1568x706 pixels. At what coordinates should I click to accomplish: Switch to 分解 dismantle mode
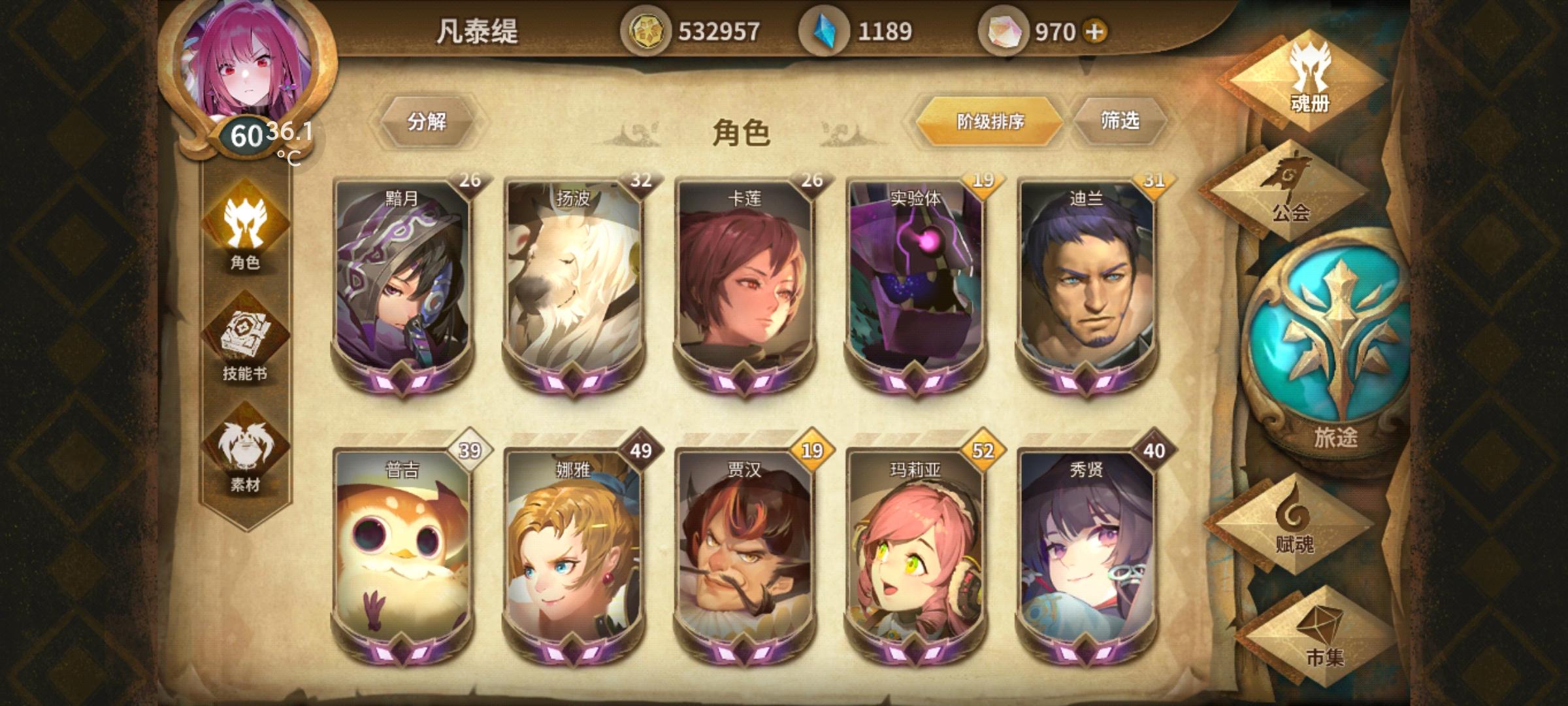point(431,121)
